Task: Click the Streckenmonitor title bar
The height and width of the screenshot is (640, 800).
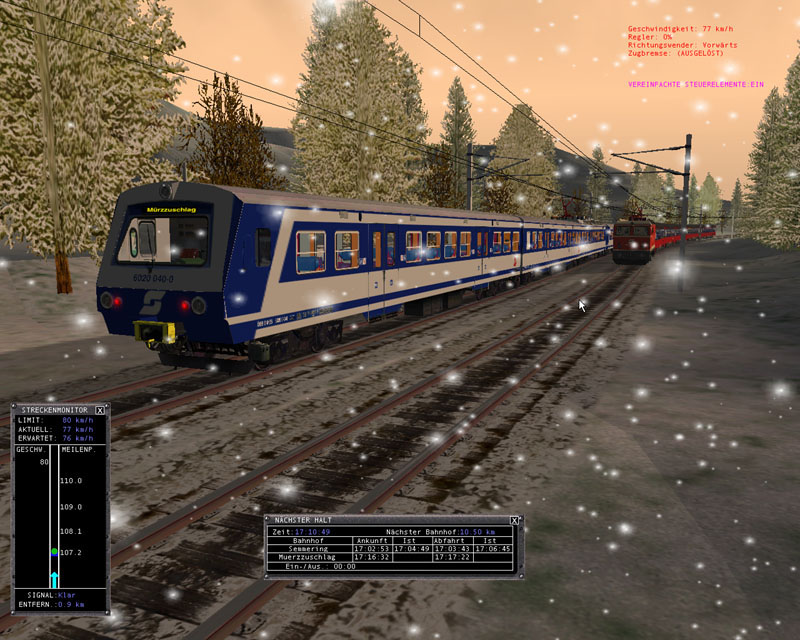Action: pyautogui.click(x=52, y=410)
